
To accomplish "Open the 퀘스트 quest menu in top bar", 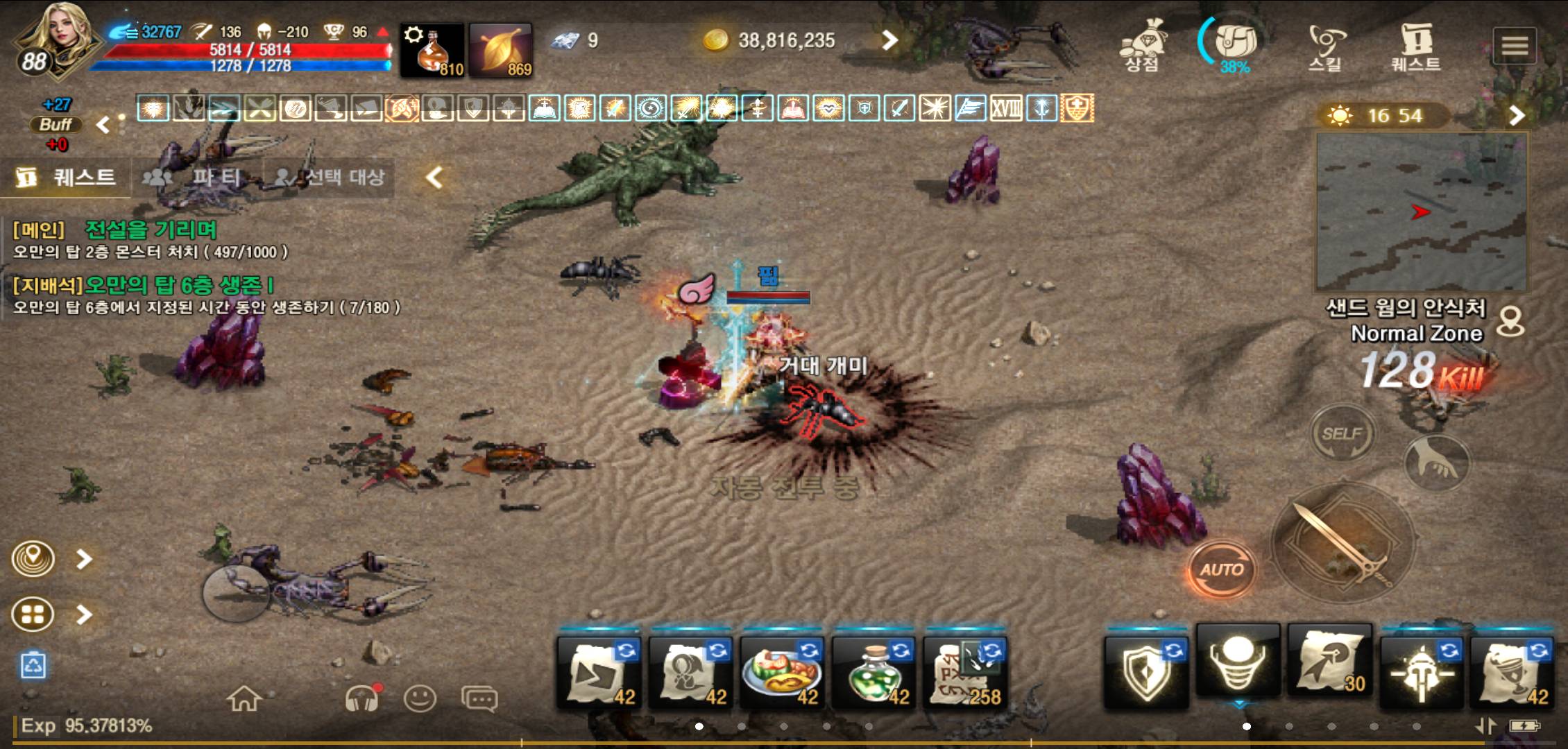I will 1416,45.
